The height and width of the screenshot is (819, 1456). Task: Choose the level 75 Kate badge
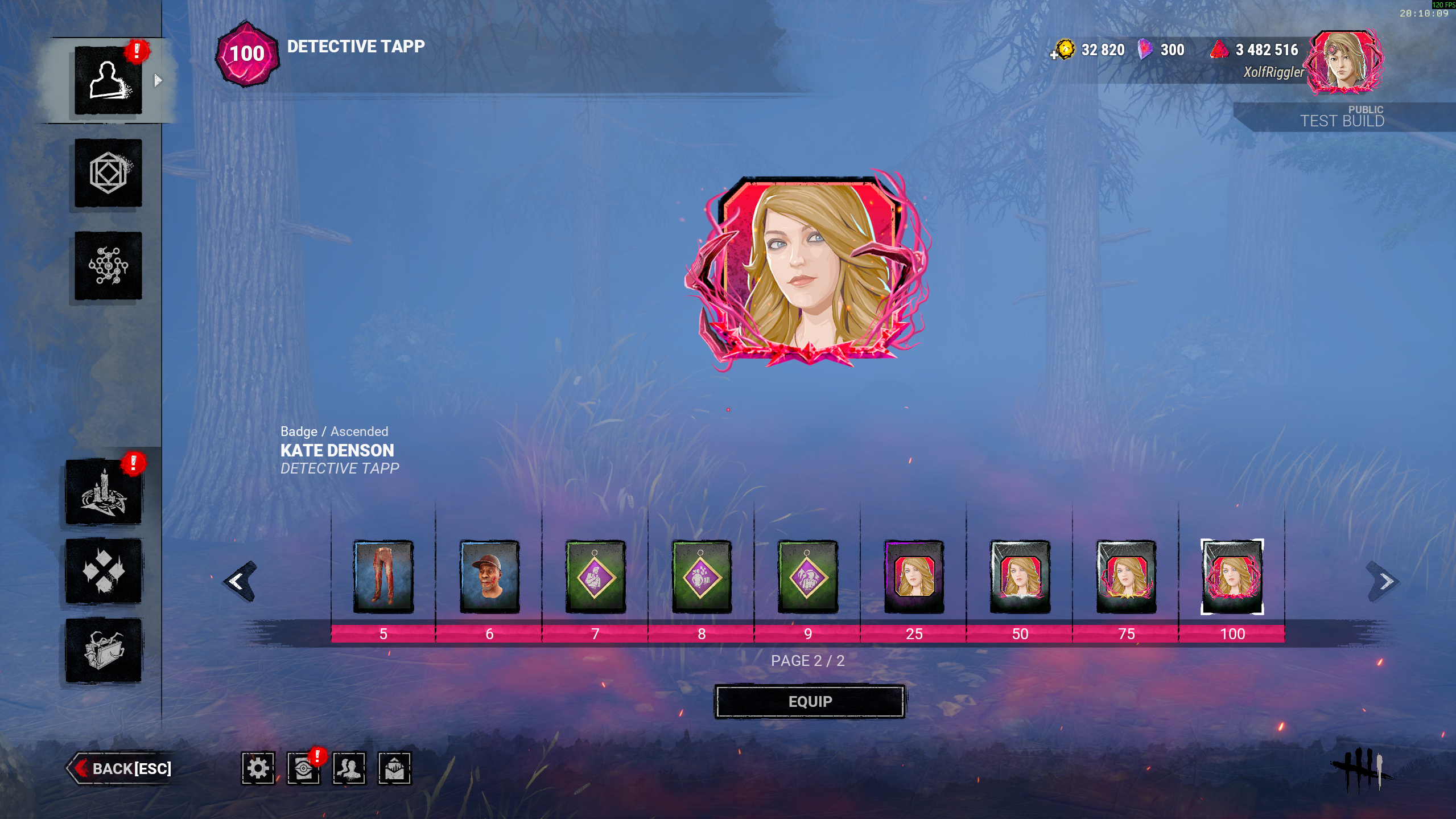[1126, 576]
